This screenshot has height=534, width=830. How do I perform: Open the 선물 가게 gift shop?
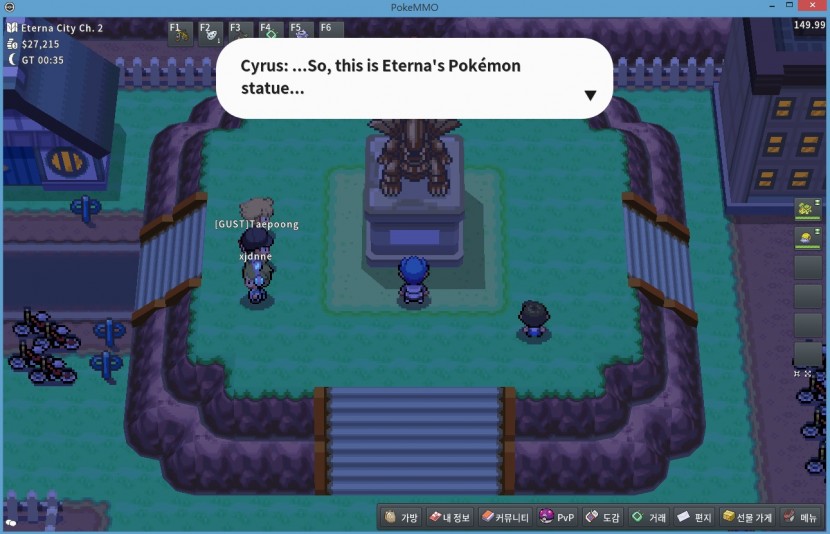point(748,517)
